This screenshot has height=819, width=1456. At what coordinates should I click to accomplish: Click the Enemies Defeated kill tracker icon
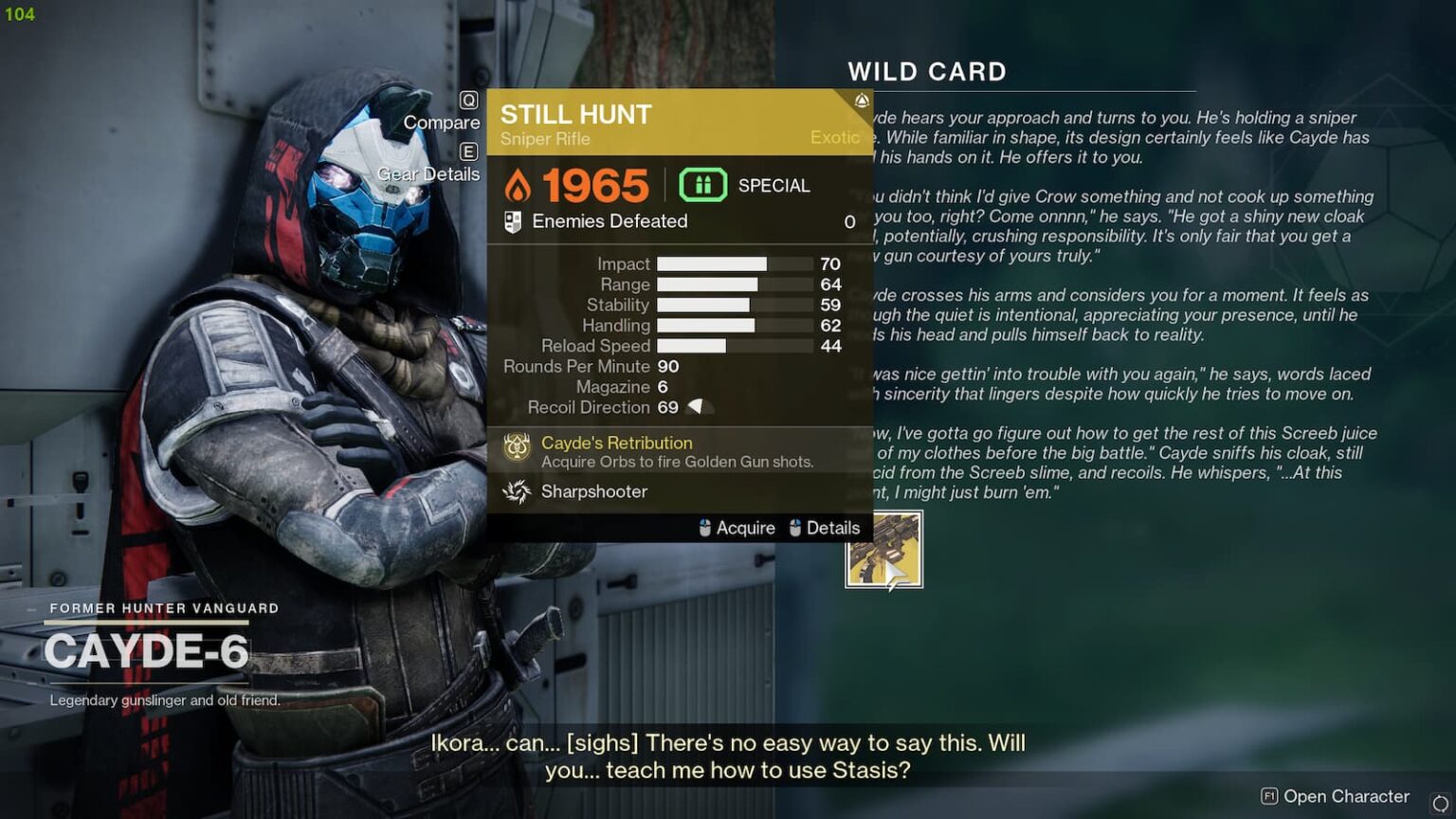tap(515, 220)
